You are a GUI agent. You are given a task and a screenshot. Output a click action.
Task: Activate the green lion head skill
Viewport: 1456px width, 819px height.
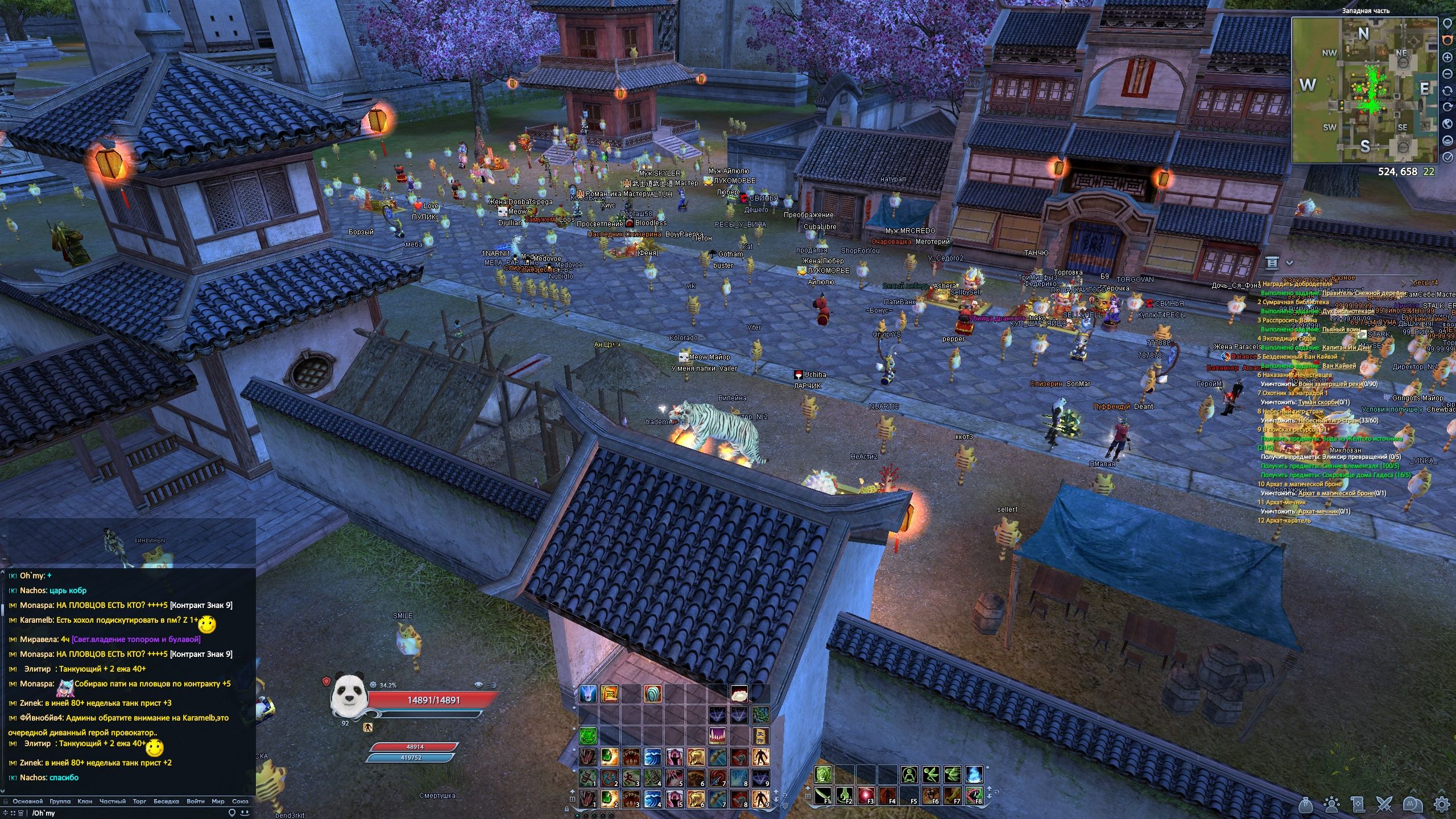(824, 774)
